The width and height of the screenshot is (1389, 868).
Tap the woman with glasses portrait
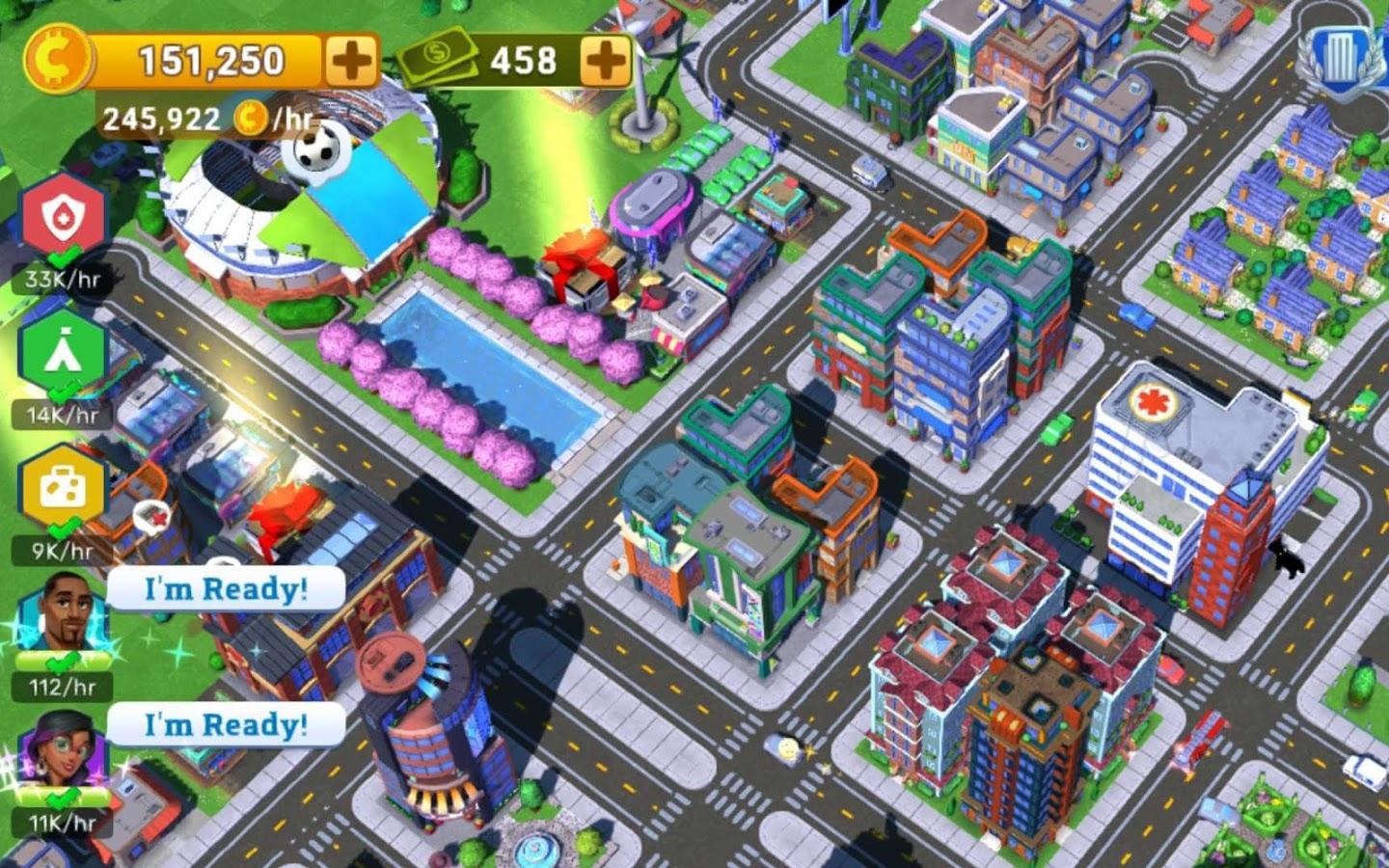(64, 750)
